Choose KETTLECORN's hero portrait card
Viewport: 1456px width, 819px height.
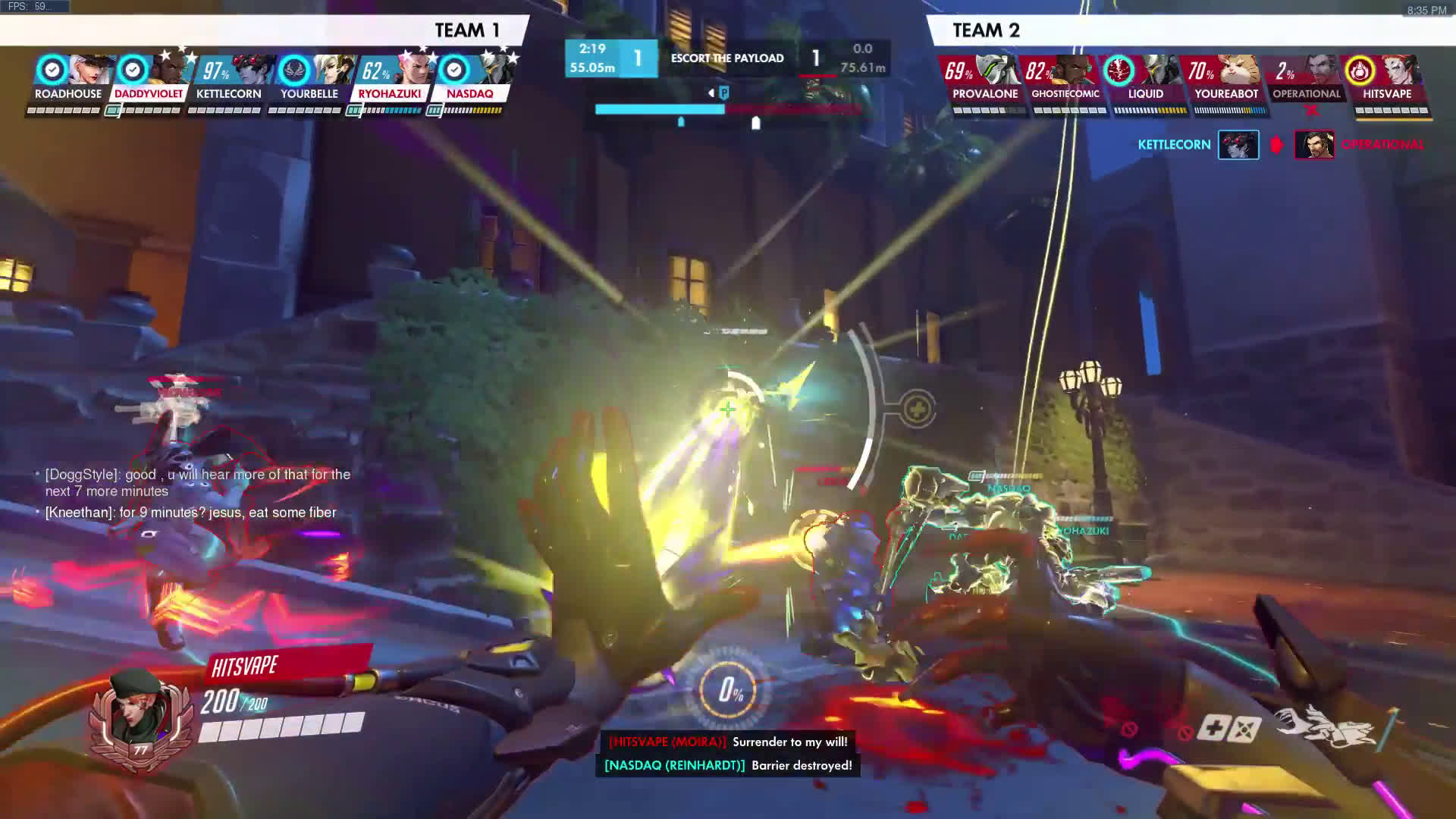click(229, 80)
